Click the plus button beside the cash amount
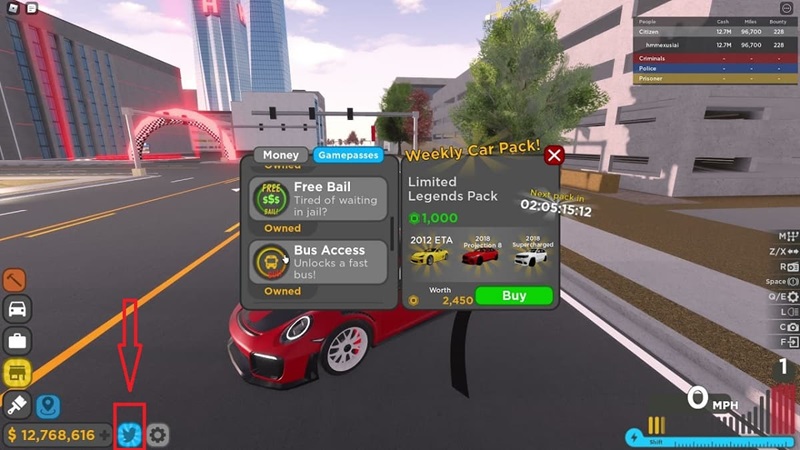The image size is (800, 450). [x=105, y=435]
